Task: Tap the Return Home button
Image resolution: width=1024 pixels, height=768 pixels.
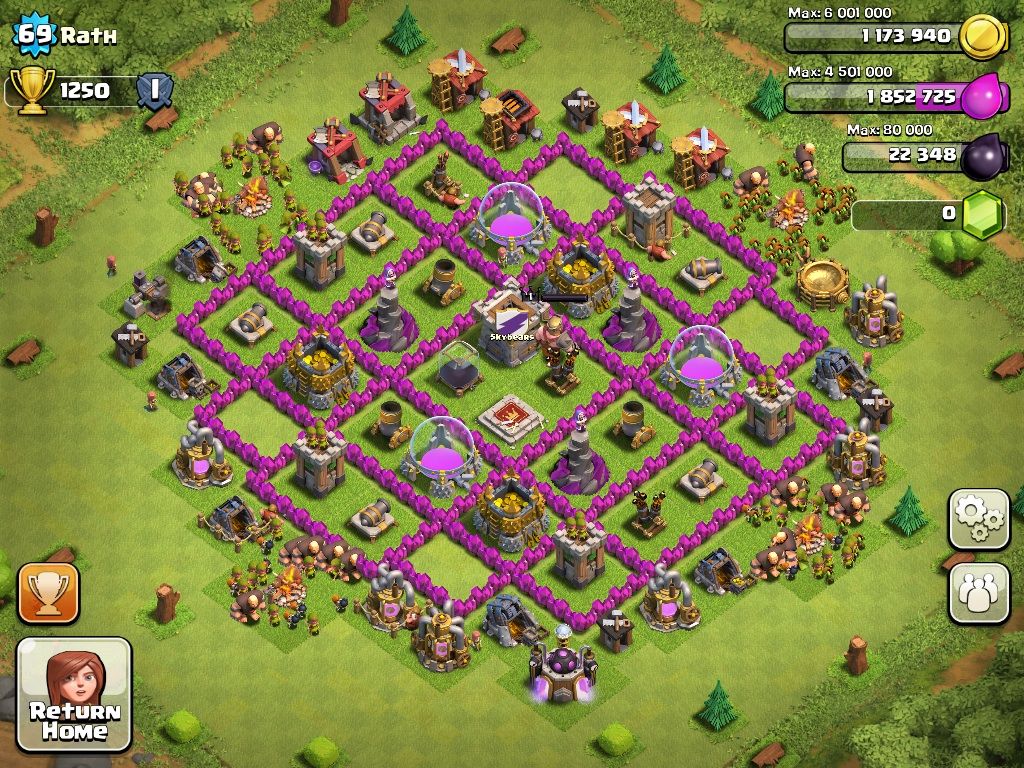Action: [74, 694]
